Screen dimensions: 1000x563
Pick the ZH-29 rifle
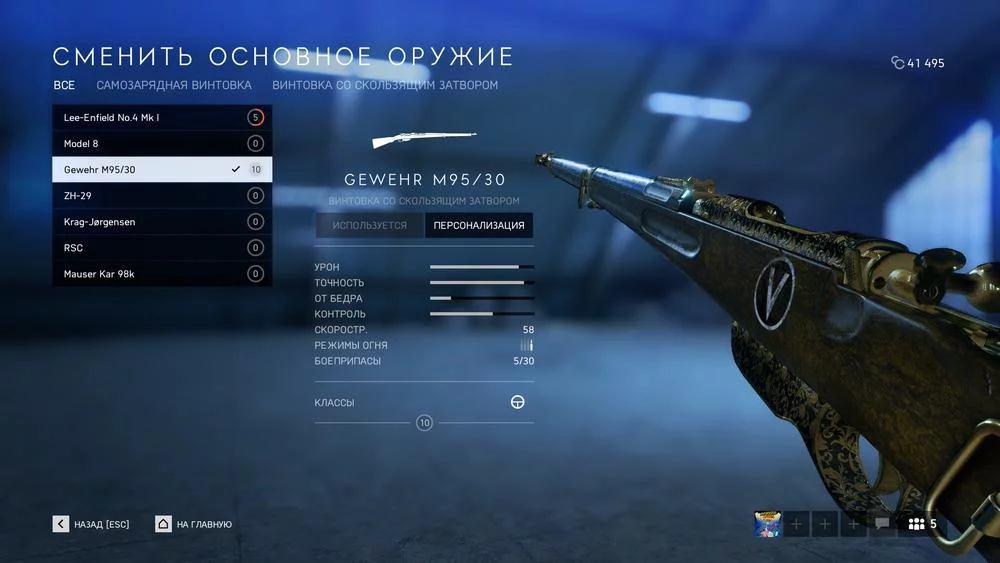[x=161, y=196]
